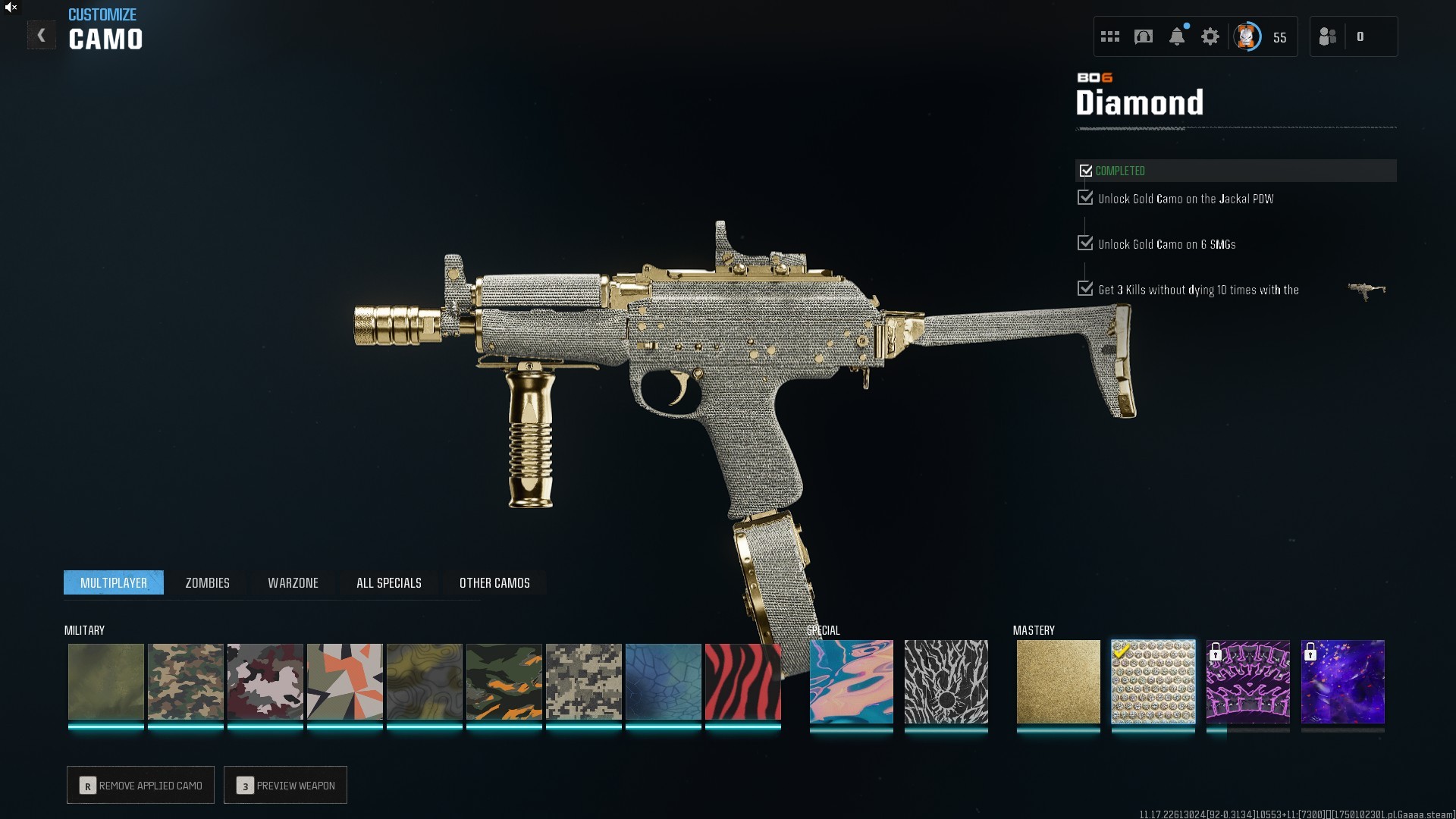This screenshot has height=819, width=1456.
Task: Choose the locked blue-purple galaxy camo
Action: click(x=1342, y=682)
